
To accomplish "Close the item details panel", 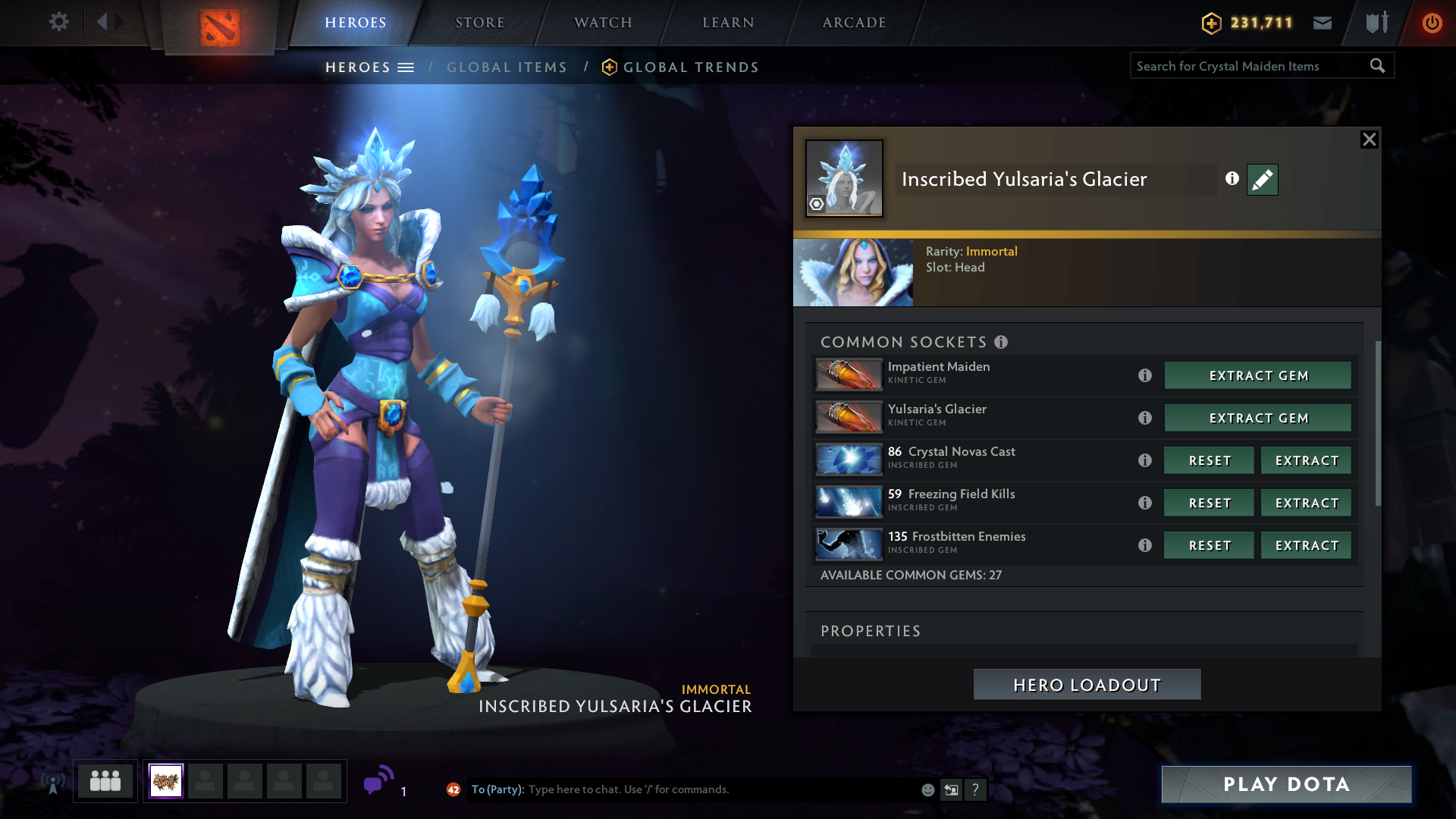I will point(1369,140).
